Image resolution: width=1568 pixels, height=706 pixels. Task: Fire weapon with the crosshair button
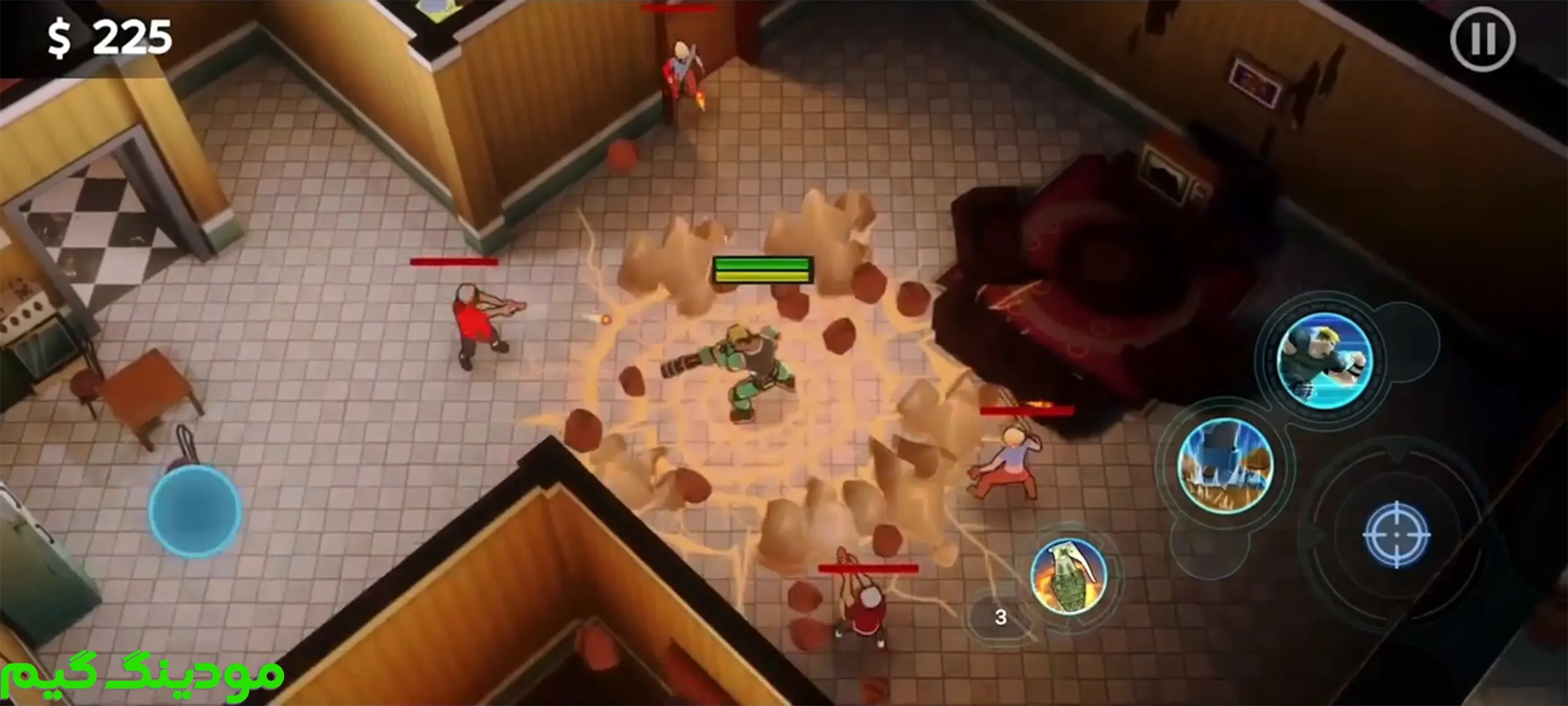tap(1396, 534)
